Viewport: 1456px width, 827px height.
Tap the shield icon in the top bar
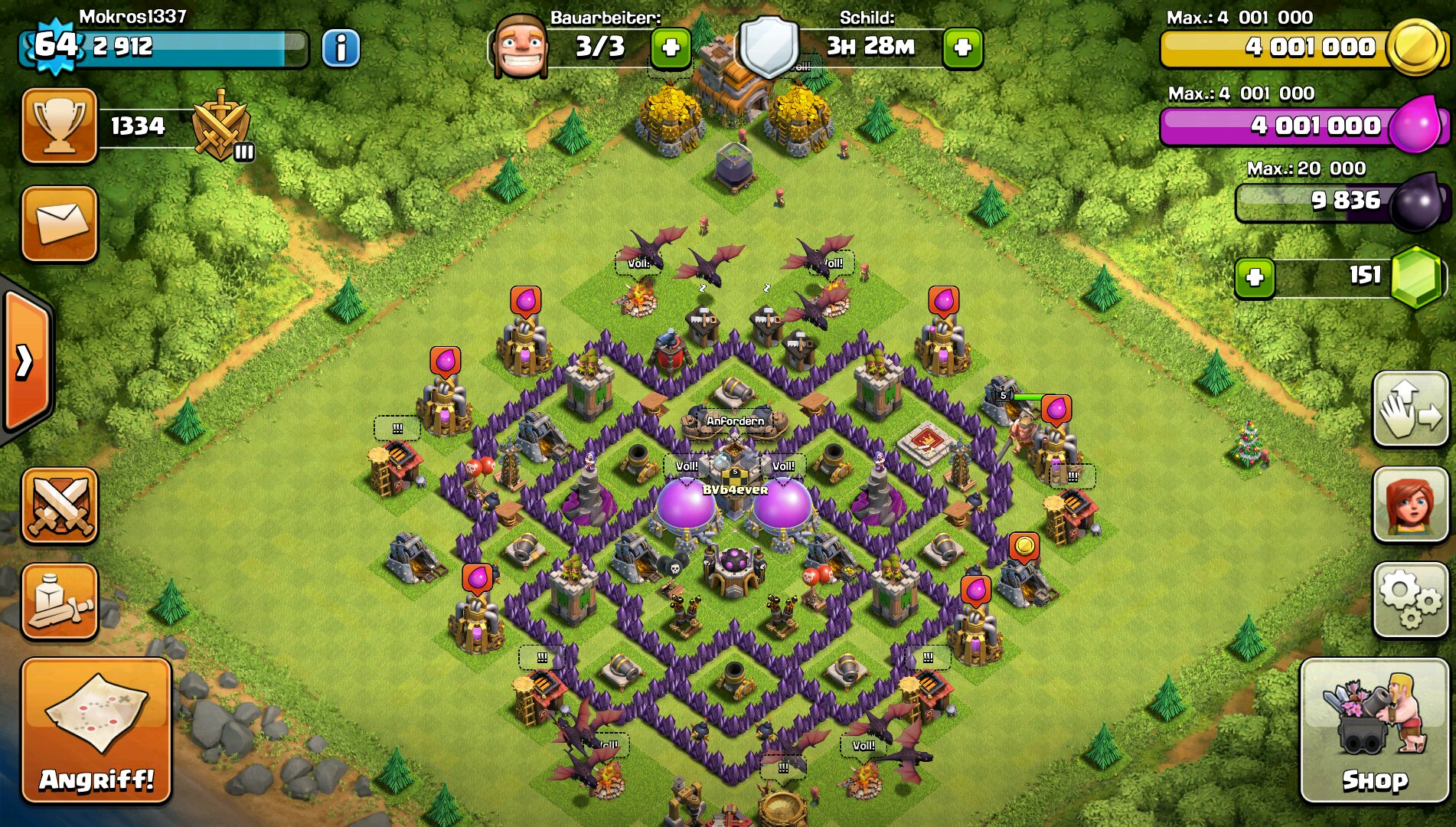(768, 47)
